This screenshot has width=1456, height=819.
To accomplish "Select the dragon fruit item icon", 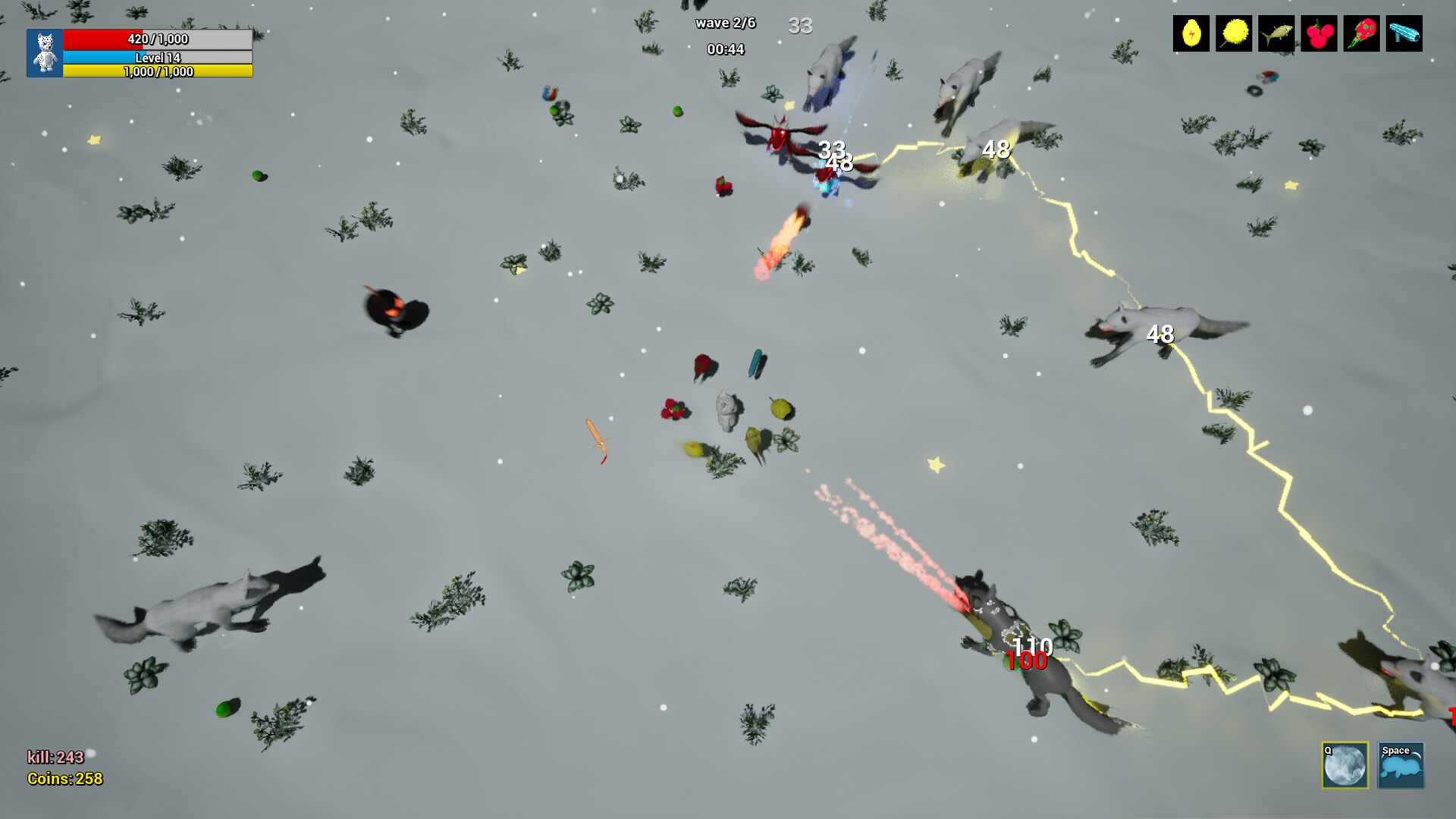I will click(1360, 33).
